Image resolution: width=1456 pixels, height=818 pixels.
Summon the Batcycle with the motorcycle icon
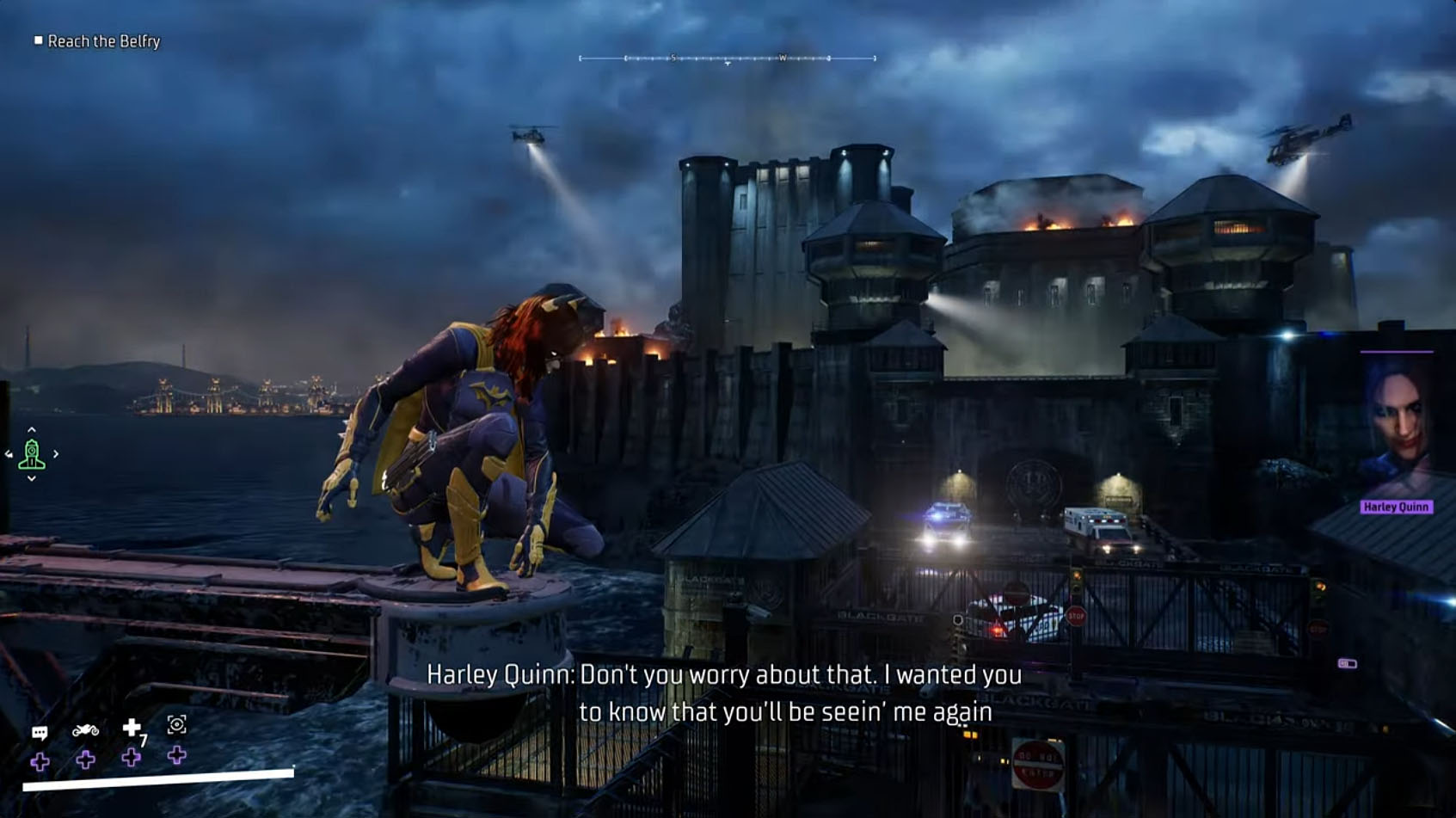point(85,730)
